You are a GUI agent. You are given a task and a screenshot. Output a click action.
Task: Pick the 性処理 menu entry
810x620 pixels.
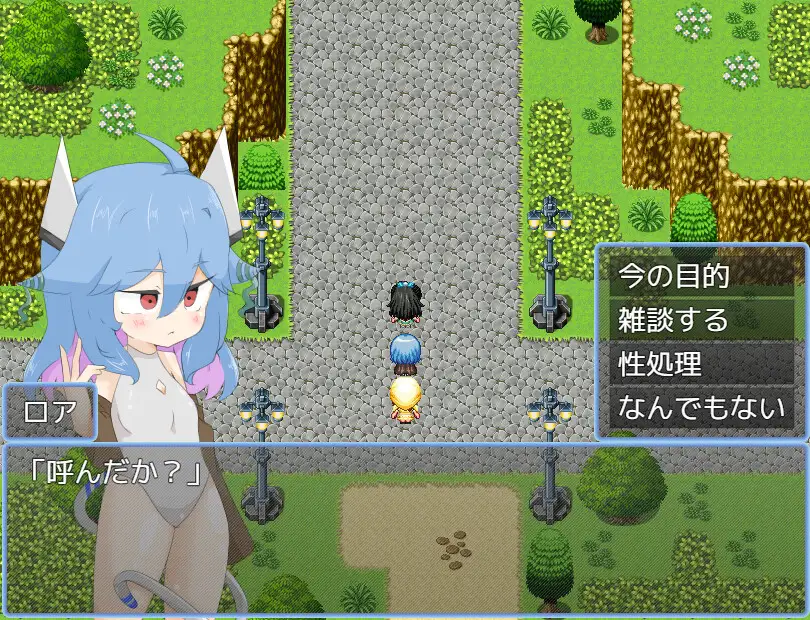(701, 364)
